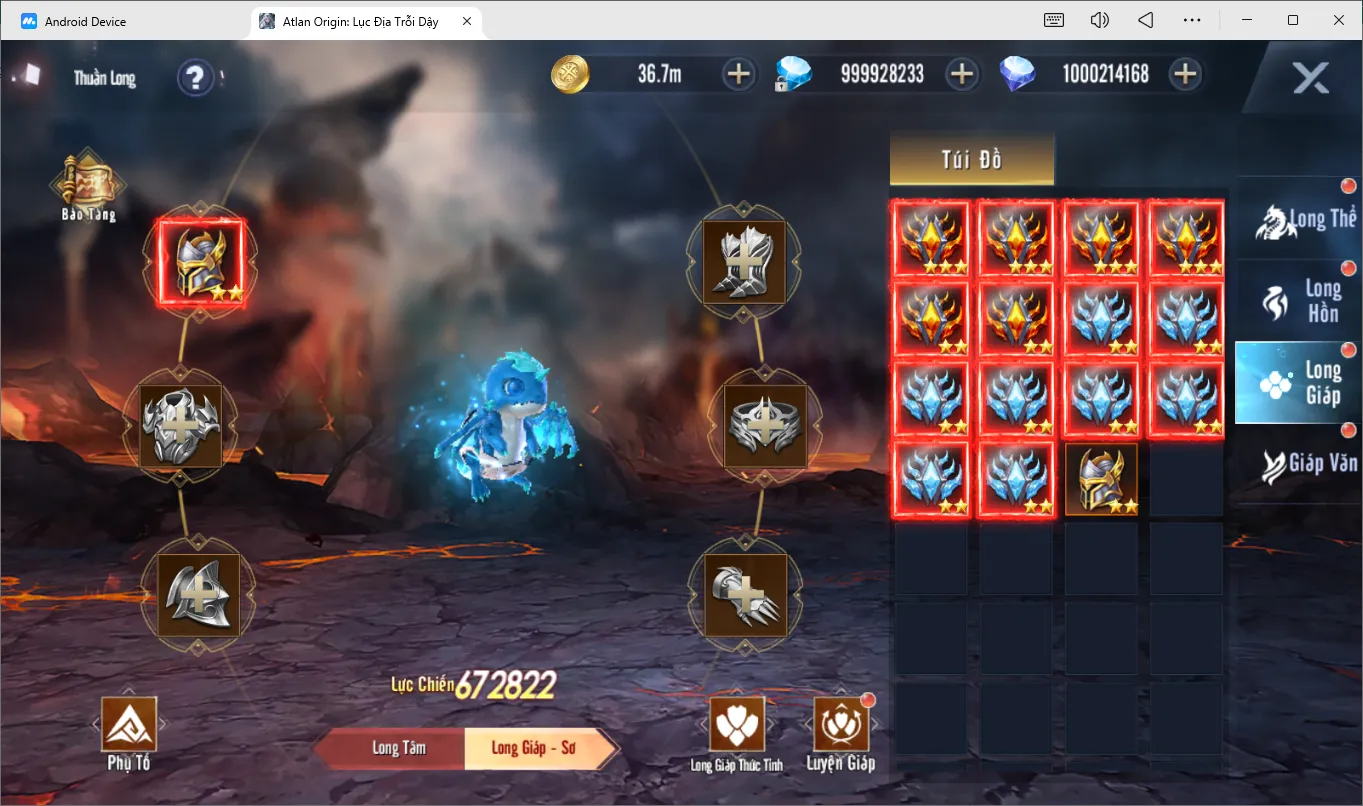1363x806 pixels.
Task: Switch to the Long Tâm tab
Action: coord(399,748)
